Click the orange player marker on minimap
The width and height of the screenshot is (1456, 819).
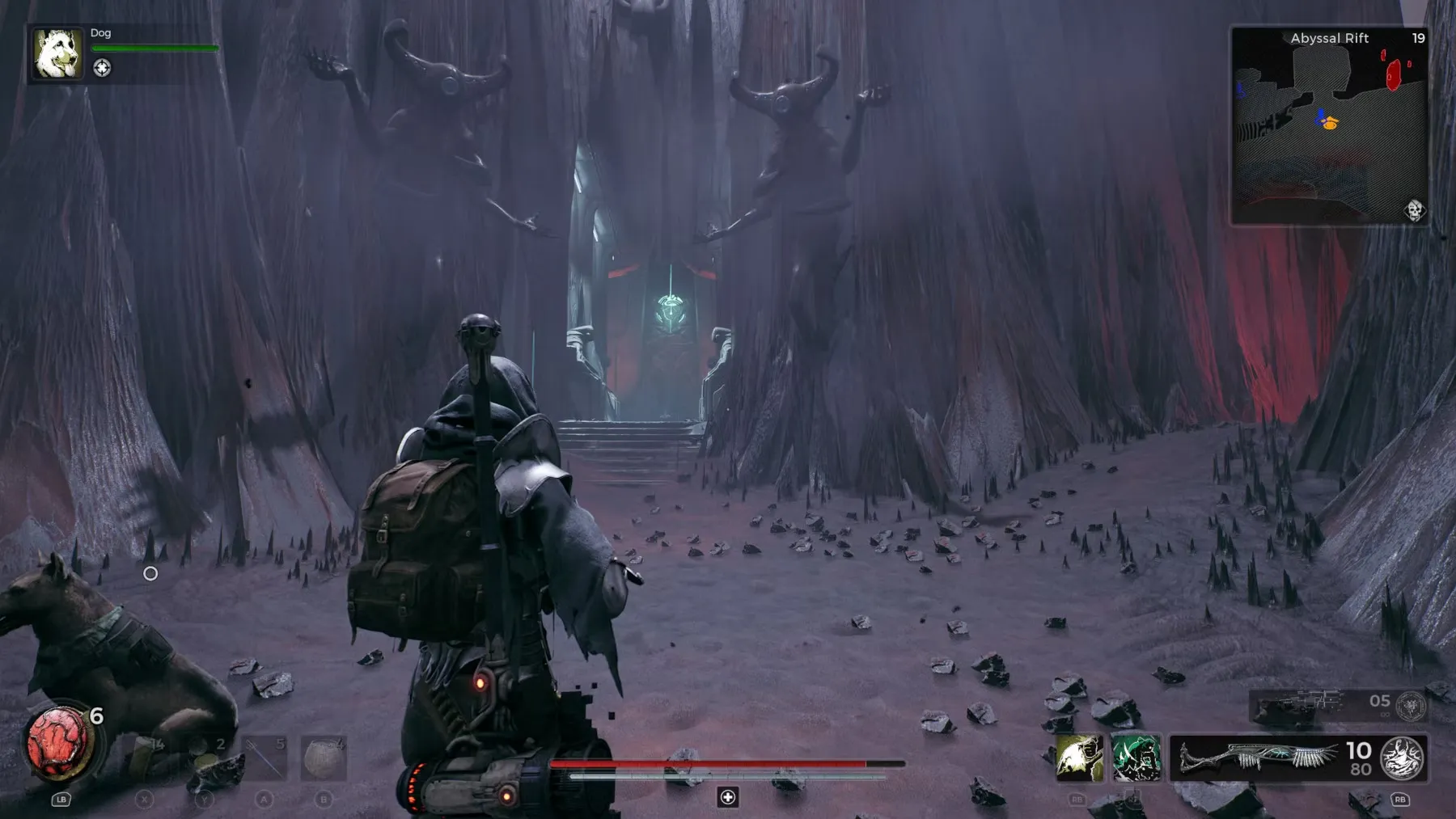pos(1330,124)
